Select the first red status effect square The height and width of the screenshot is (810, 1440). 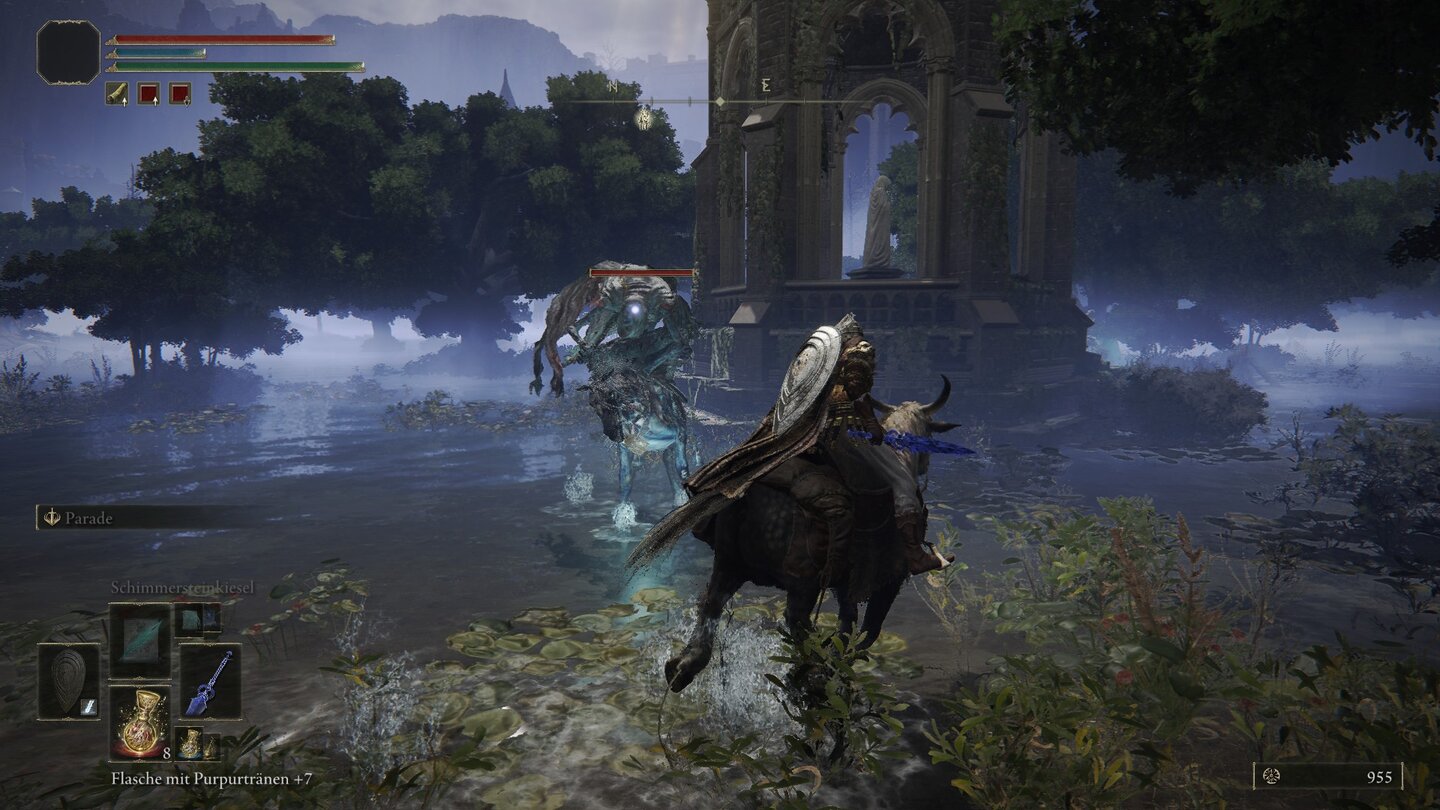[x=148, y=93]
